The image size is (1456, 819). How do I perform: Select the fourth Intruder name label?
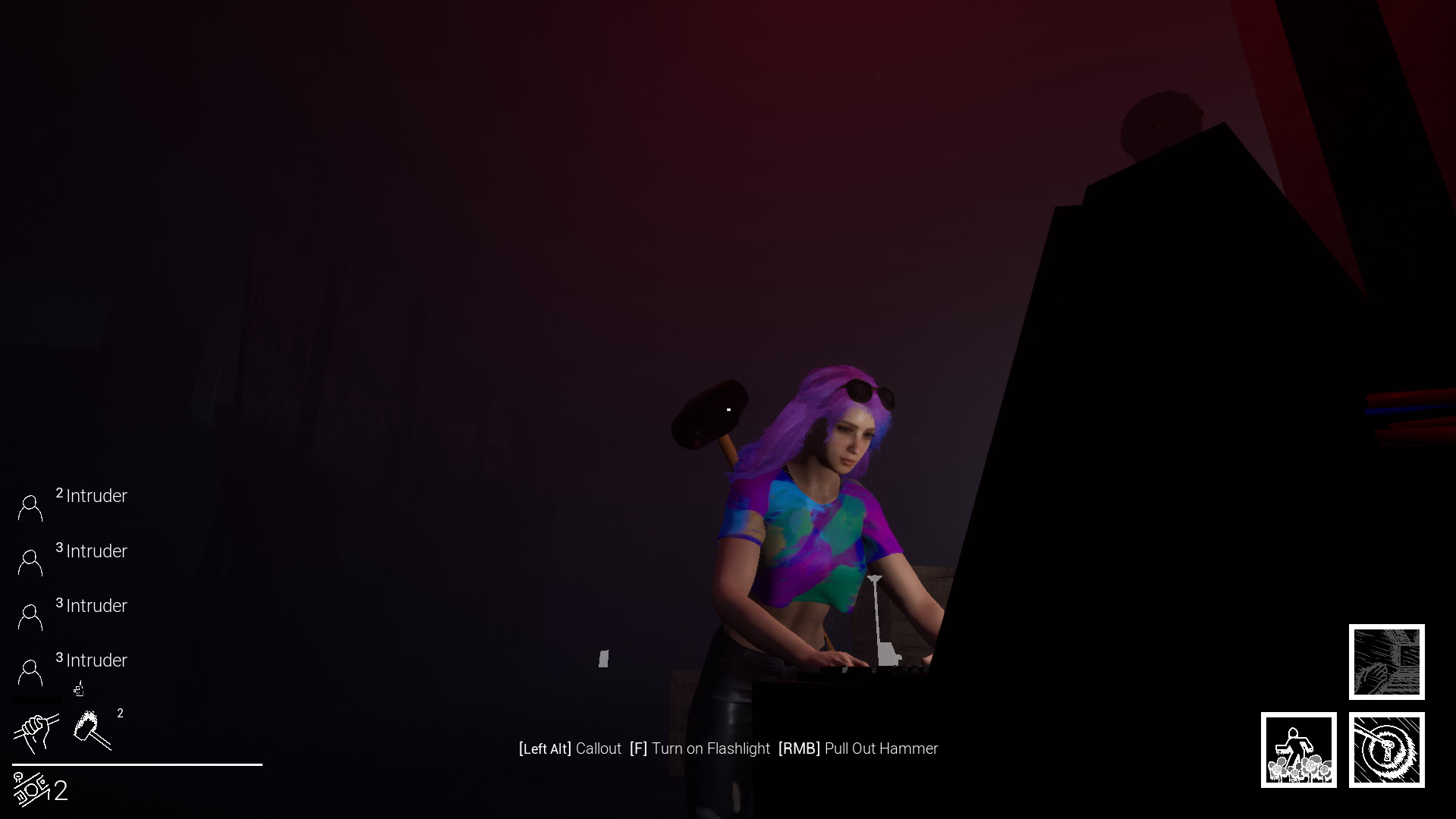tap(97, 661)
